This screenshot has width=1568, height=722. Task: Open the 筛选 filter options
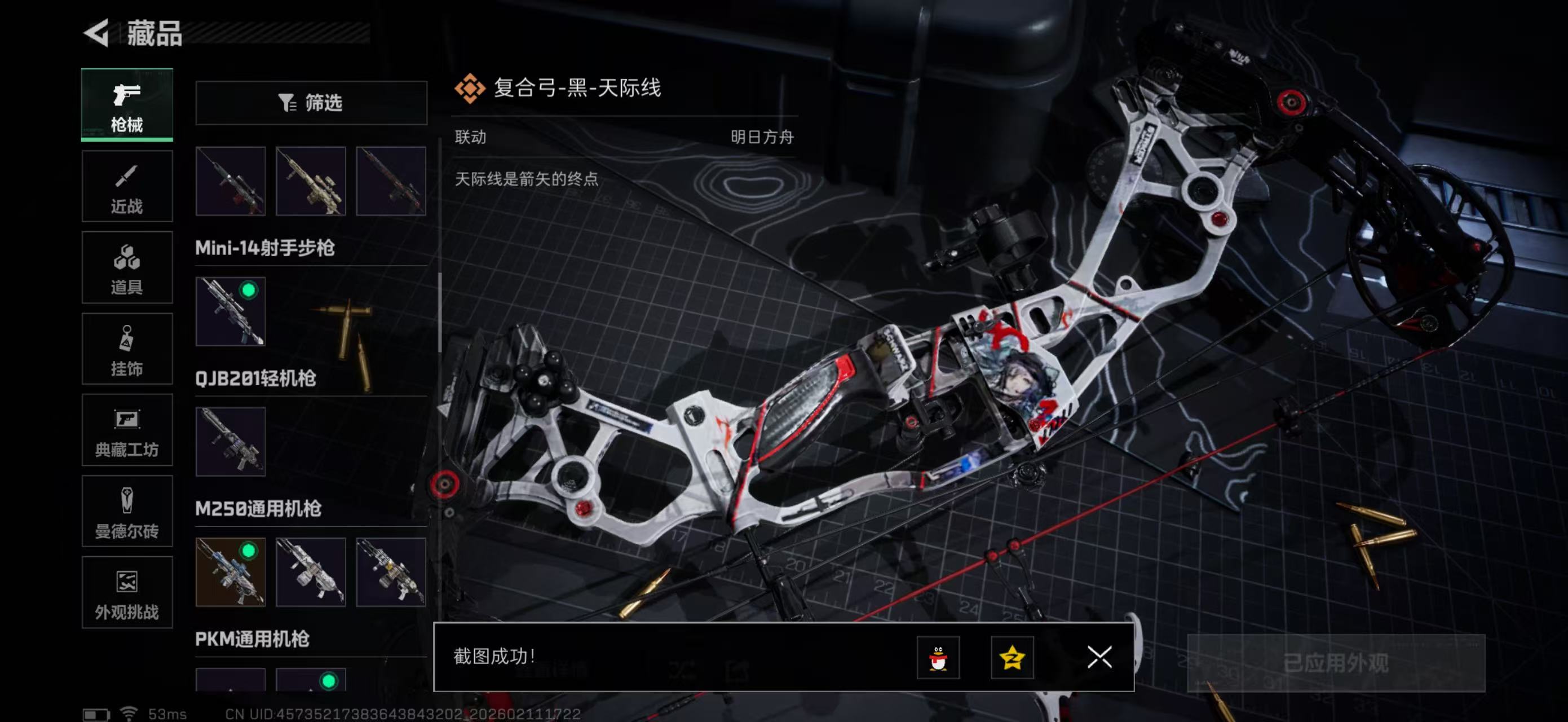pos(312,103)
